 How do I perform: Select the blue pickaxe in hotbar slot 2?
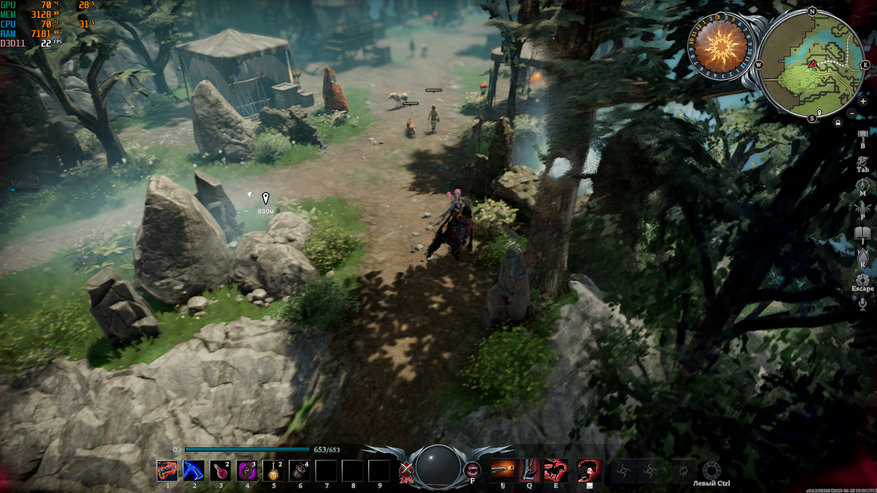click(x=194, y=470)
